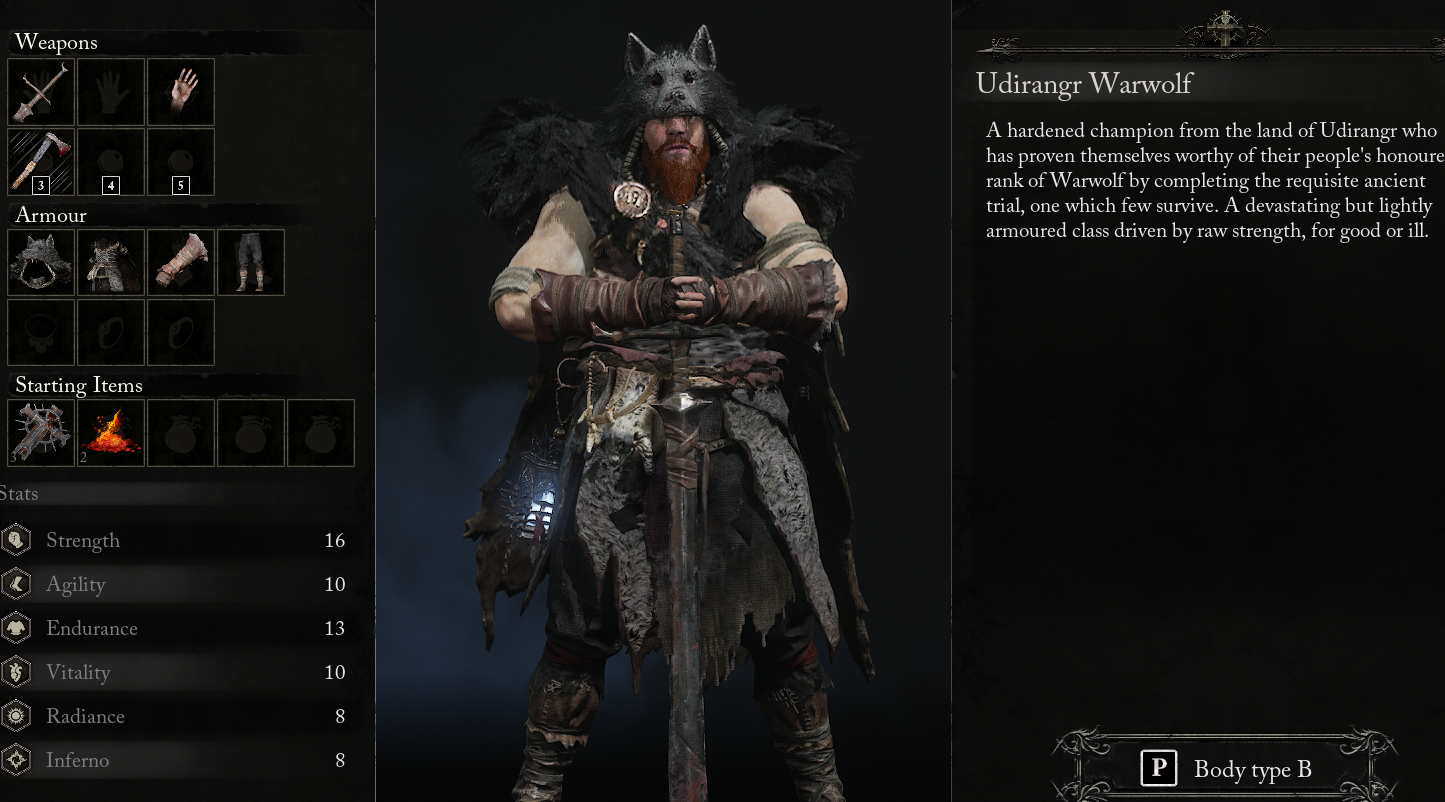Select the wrapped gauntlets armour slot
Viewport: 1445px width, 802px height.
pos(180,262)
